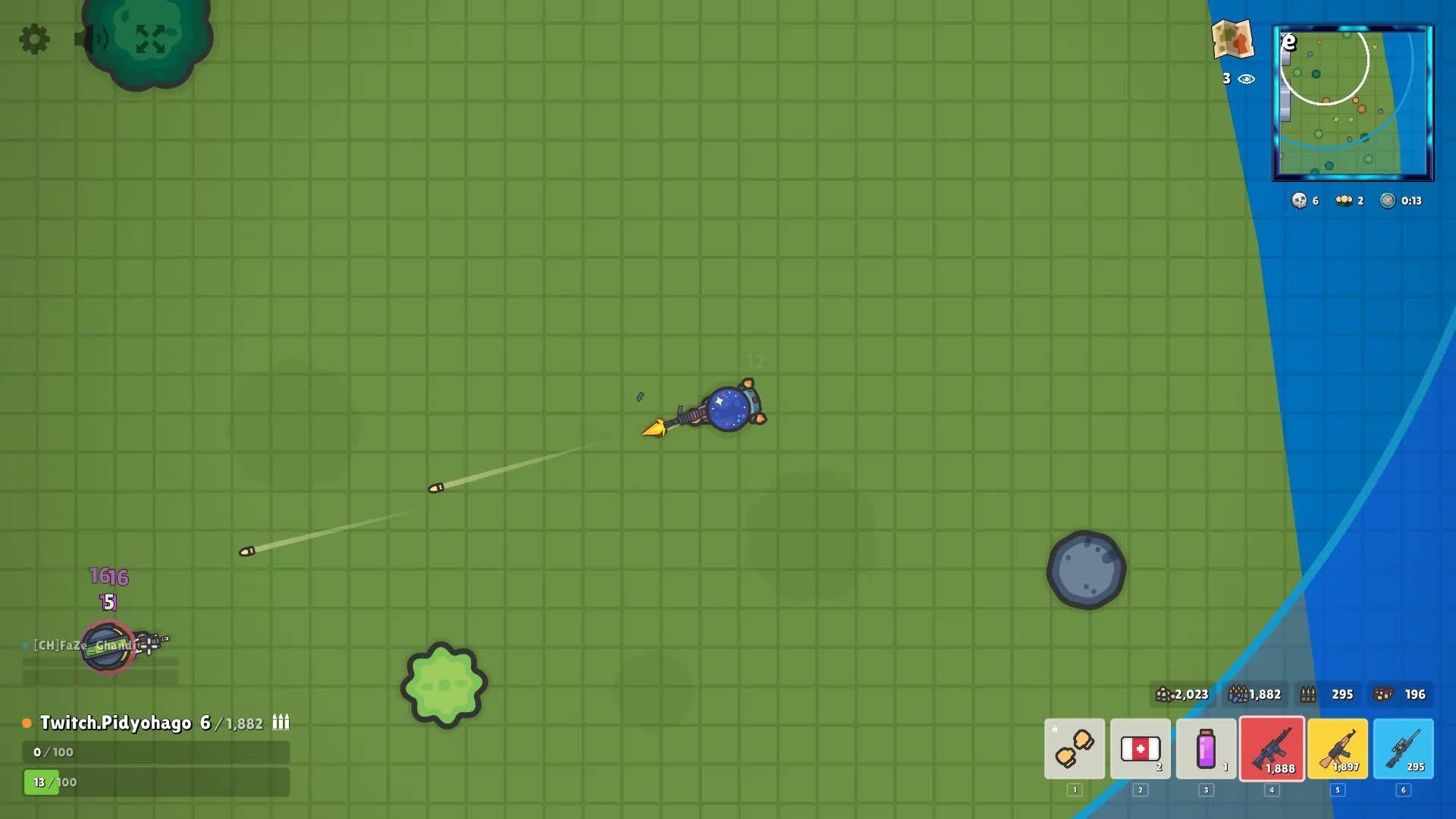1456x819 pixels.
Task: Click the medkit in hotbar slot 2
Action: (1140, 751)
